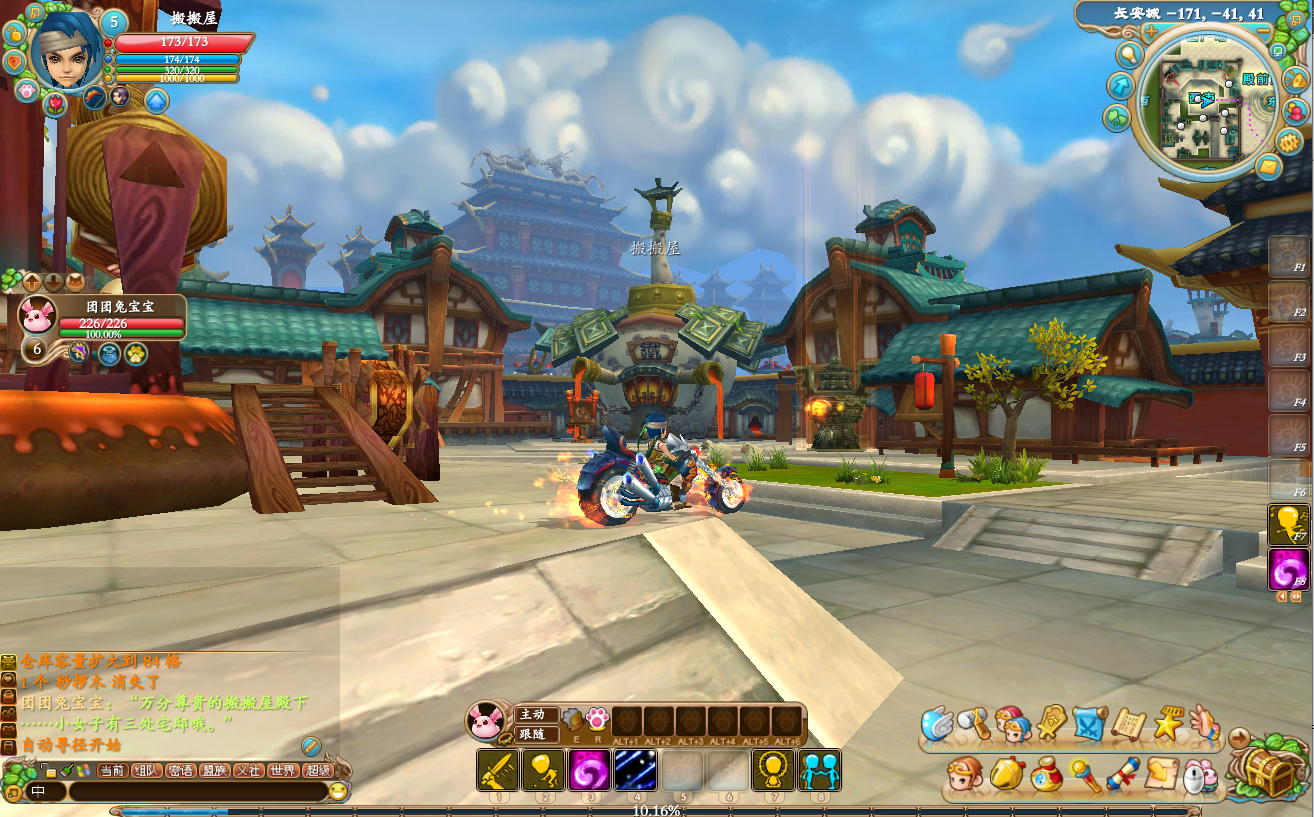Use the purple swirl skill in hotbar
The image size is (1314, 817).
pyautogui.click(x=589, y=770)
